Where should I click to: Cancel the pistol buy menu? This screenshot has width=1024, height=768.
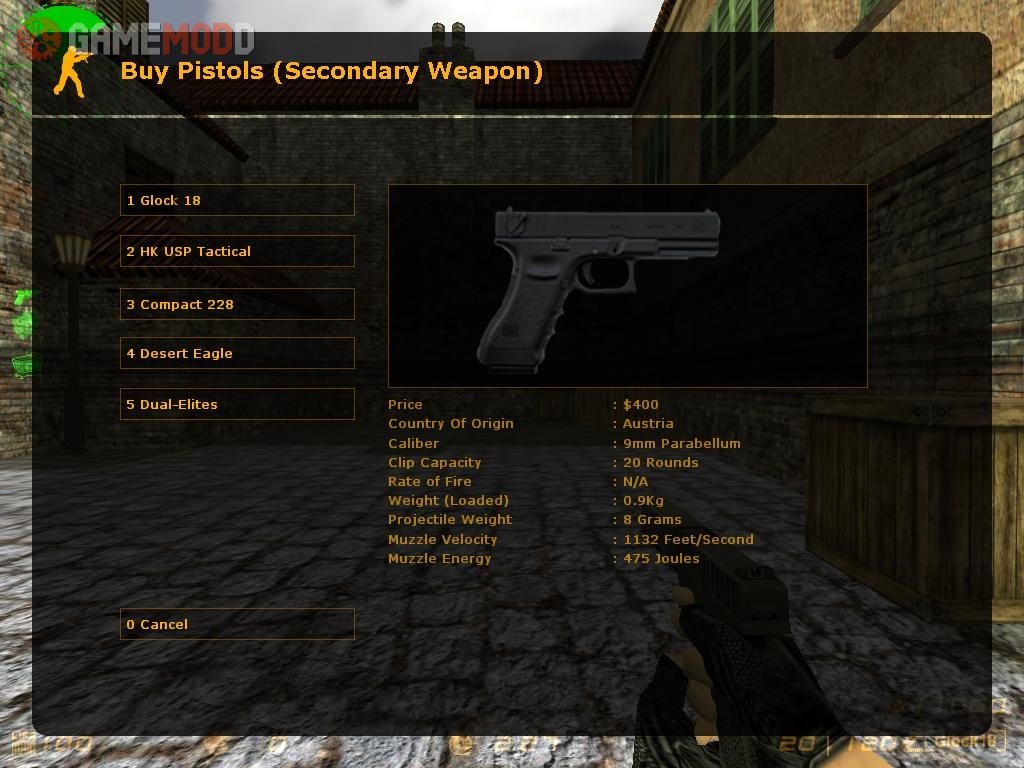tap(237, 624)
